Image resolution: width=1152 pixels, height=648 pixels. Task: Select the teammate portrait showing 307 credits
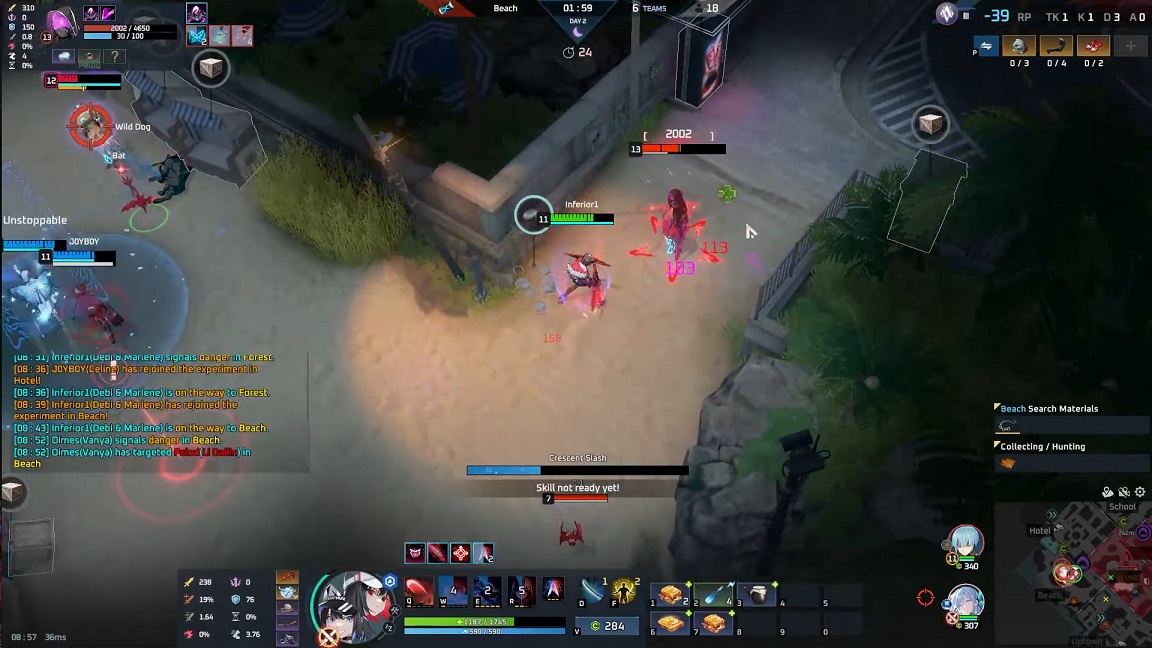[967, 602]
